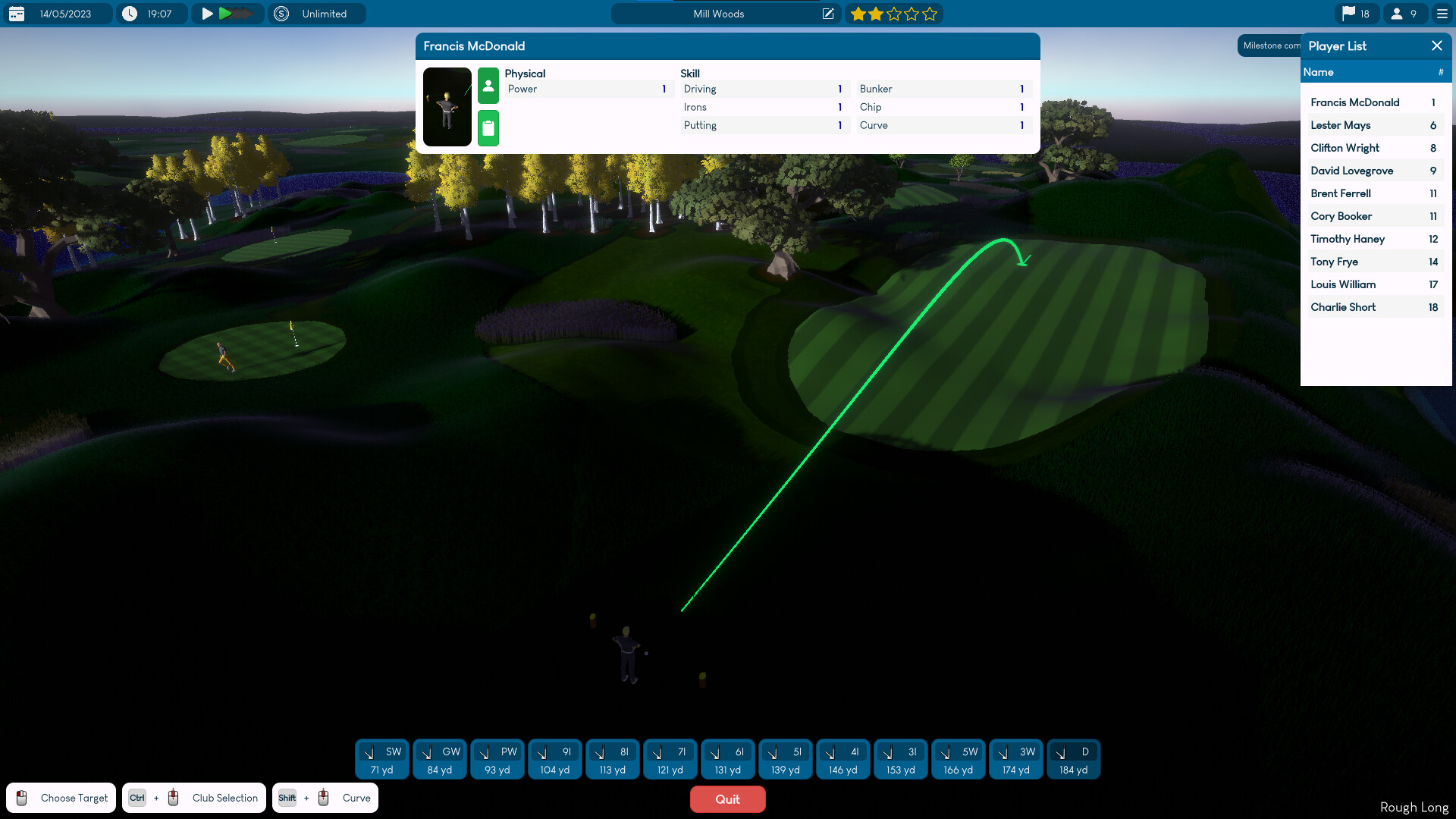1456x819 pixels.
Task: Activate fast-forward speed
Action: coord(226,13)
